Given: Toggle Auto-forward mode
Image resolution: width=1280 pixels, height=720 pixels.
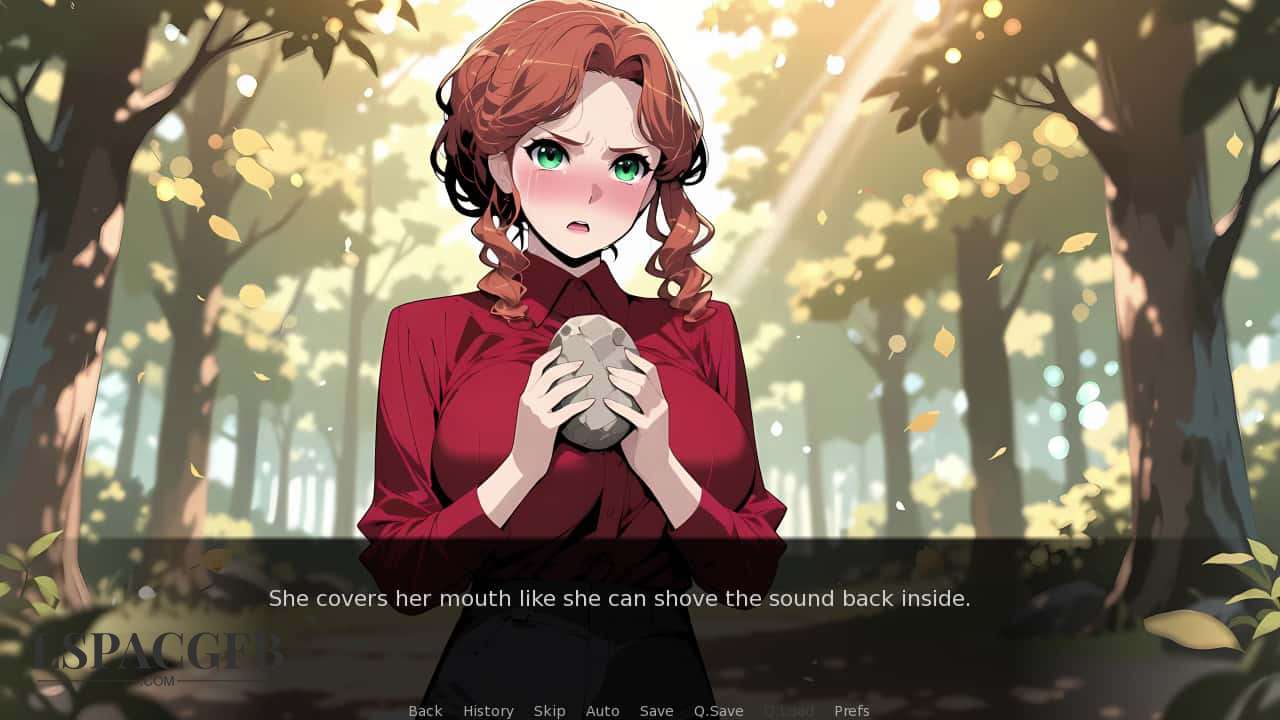Looking at the screenshot, I should (x=603, y=710).
